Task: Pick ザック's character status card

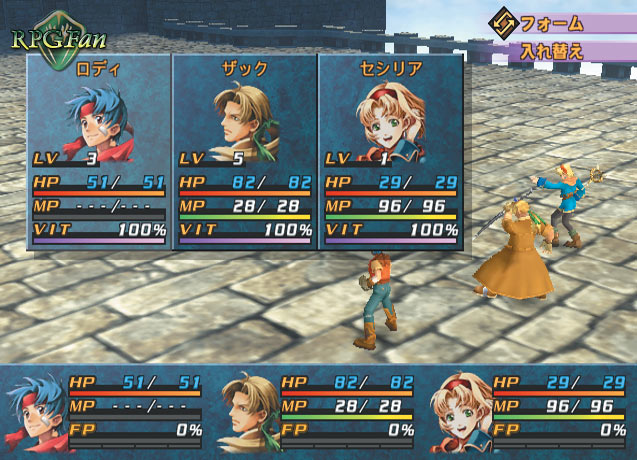Action: tap(245, 150)
